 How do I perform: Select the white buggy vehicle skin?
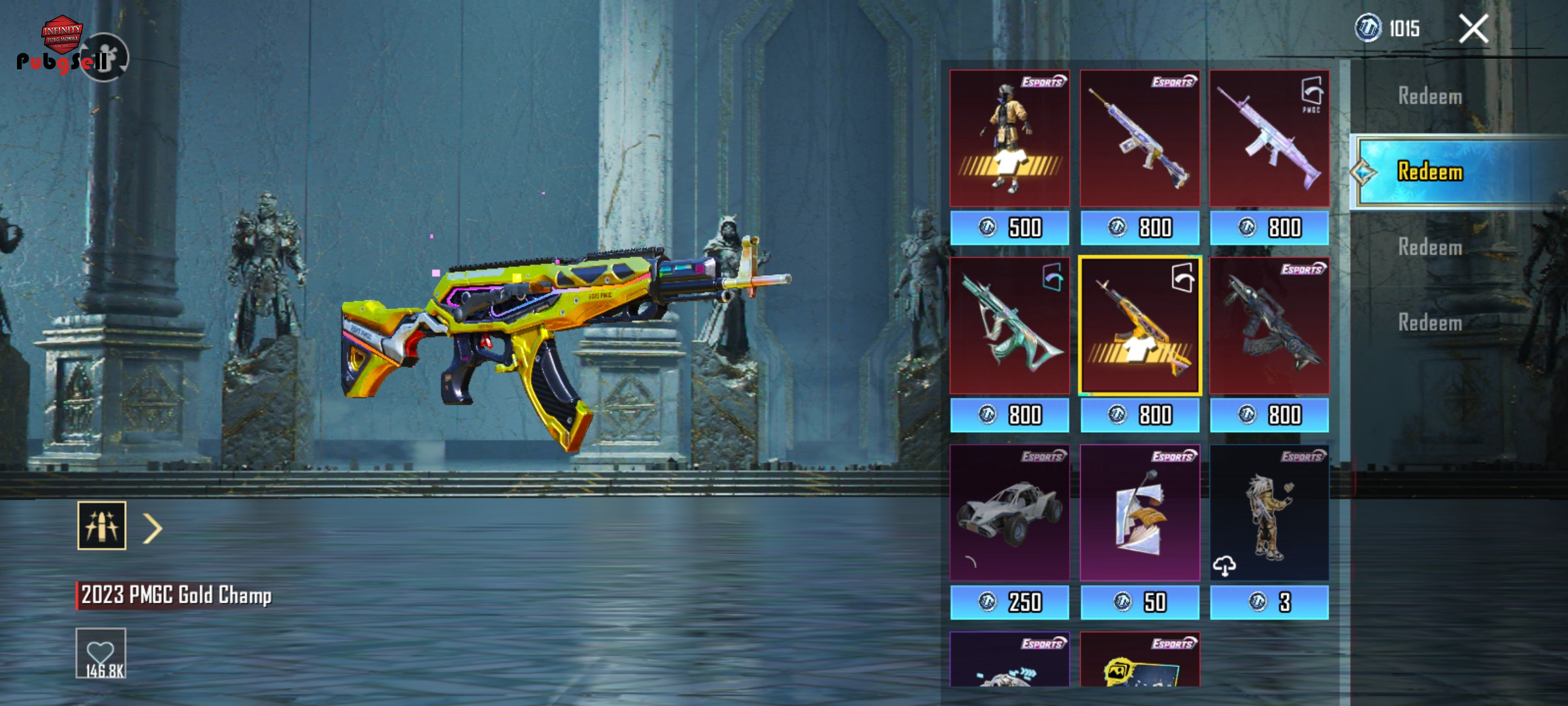[1009, 513]
